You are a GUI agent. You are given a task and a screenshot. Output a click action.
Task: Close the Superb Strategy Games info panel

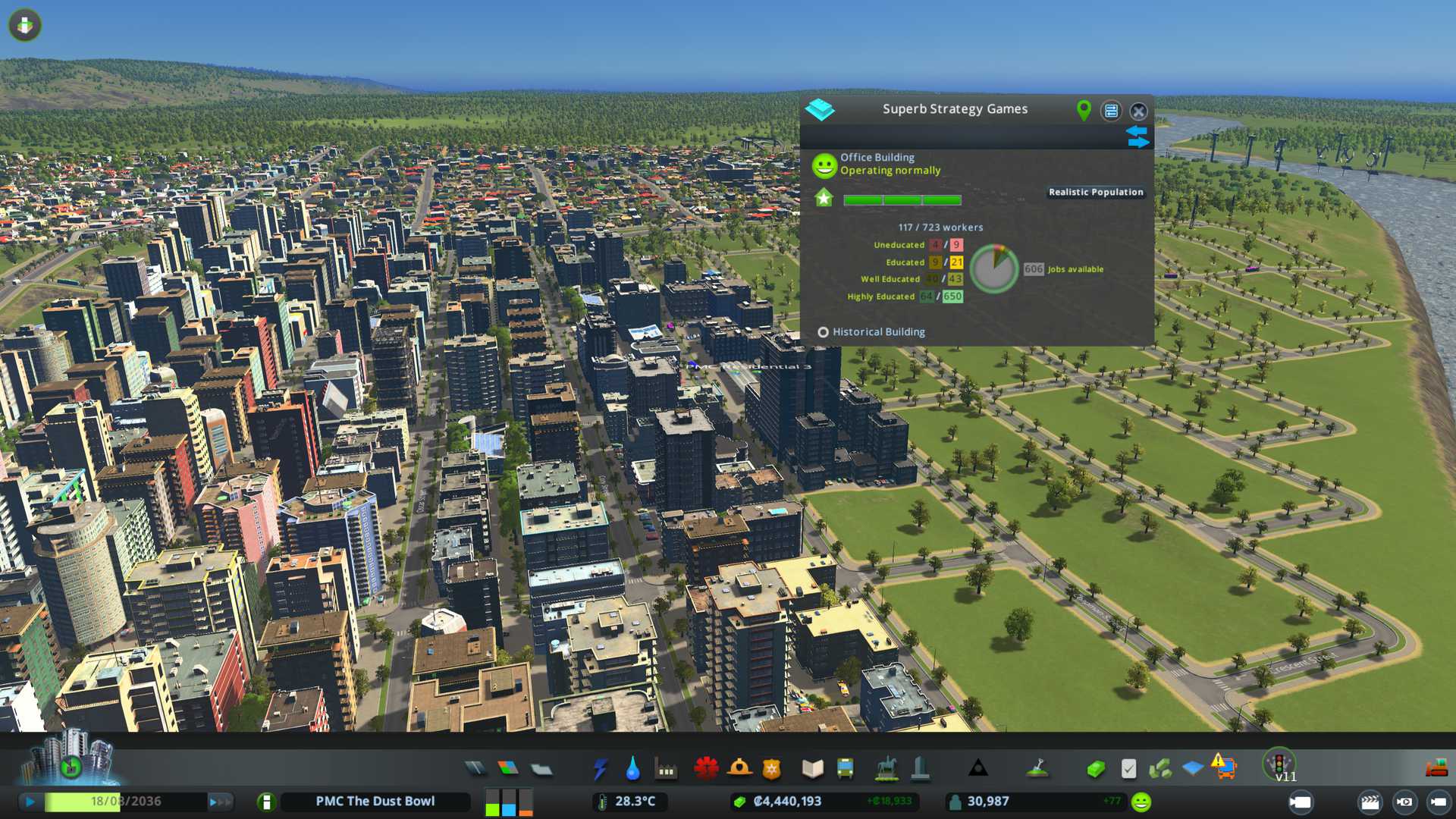pos(1138,111)
